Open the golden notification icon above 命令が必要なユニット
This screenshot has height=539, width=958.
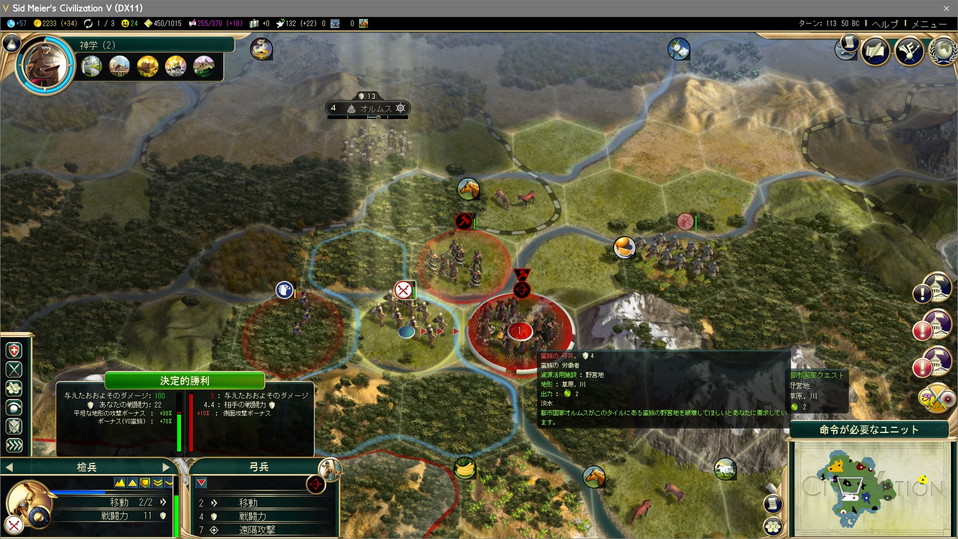[x=936, y=398]
